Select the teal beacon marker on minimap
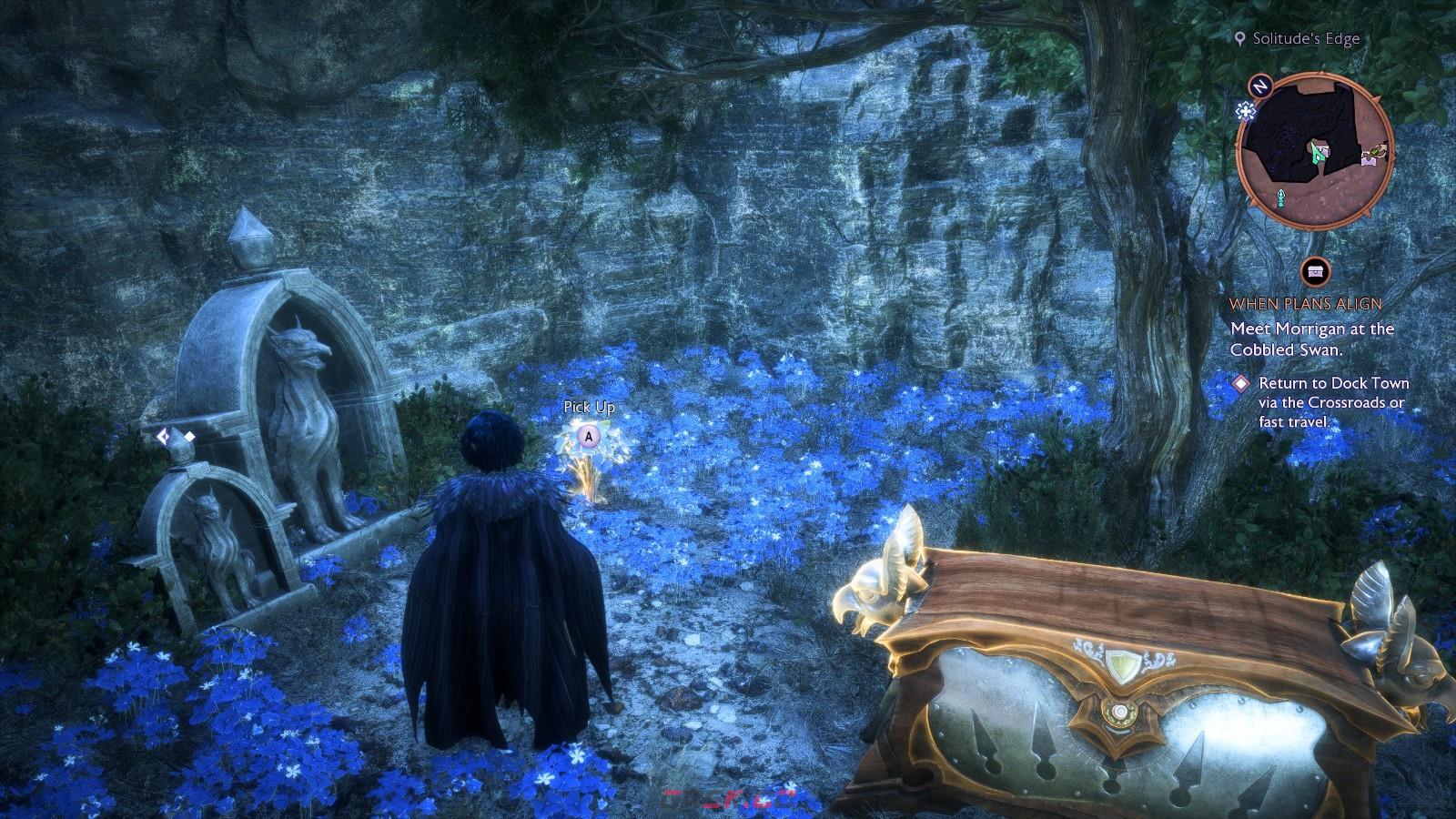The height and width of the screenshot is (819, 1456). coord(1282,197)
